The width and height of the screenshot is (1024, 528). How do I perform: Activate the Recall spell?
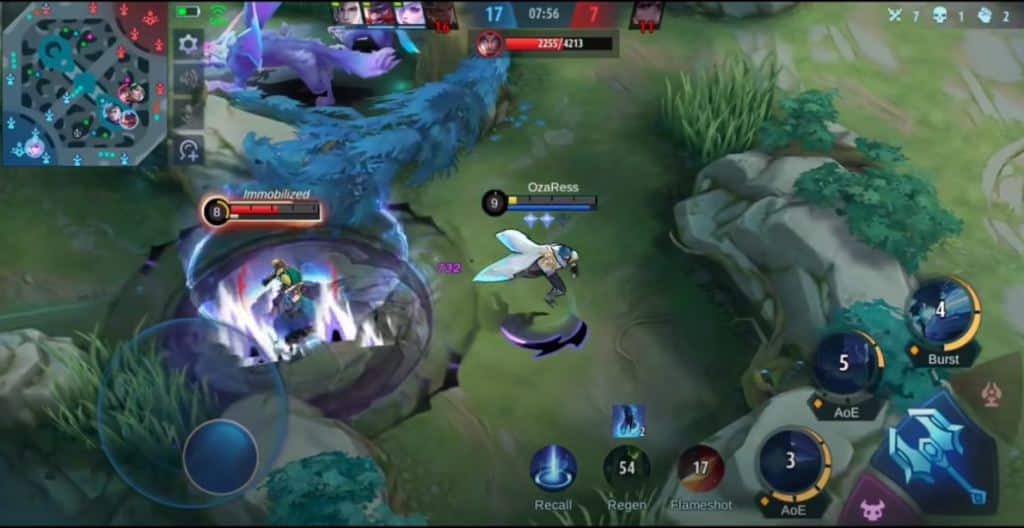click(x=553, y=468)
